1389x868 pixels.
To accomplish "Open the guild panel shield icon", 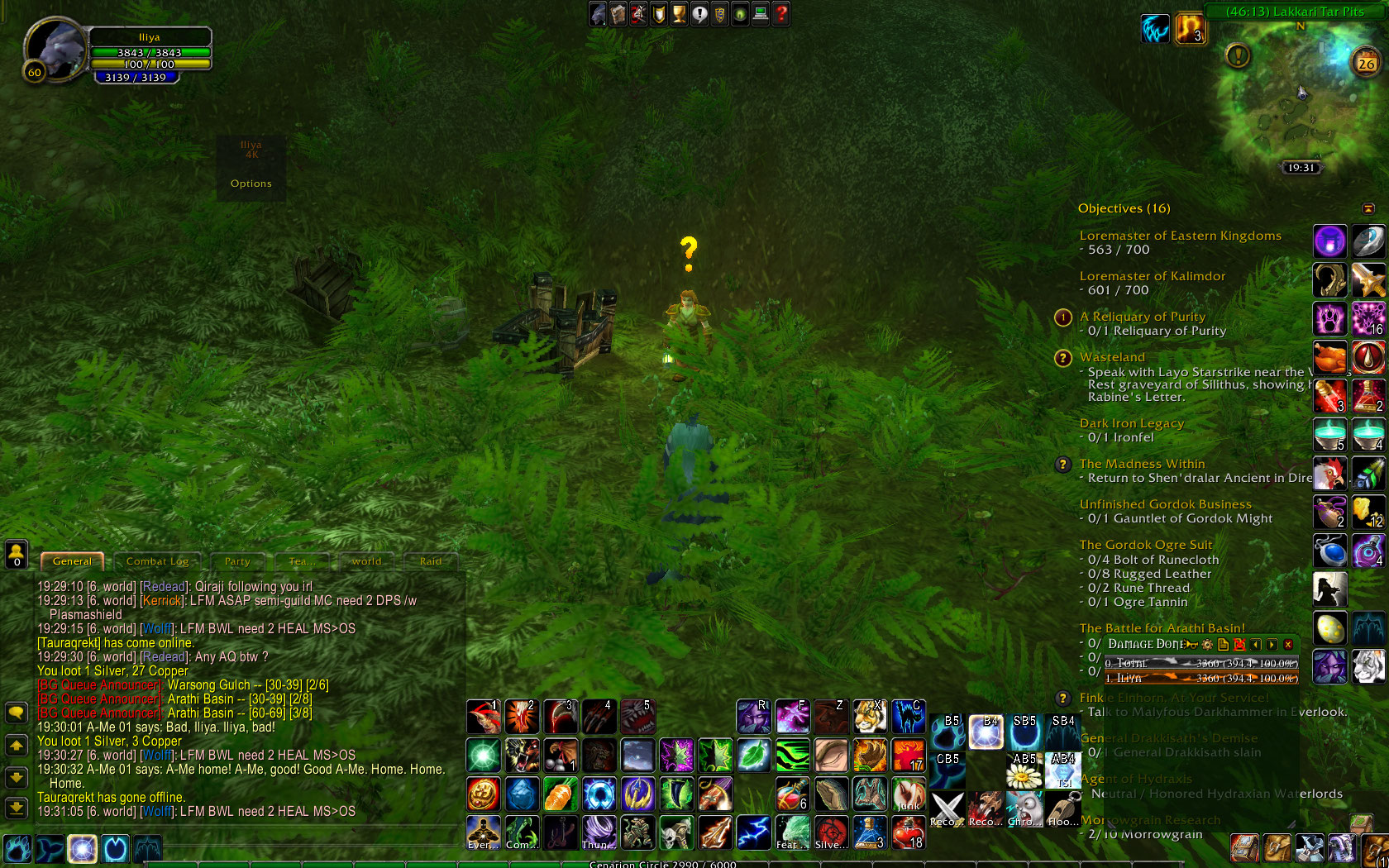I will 719,13.
